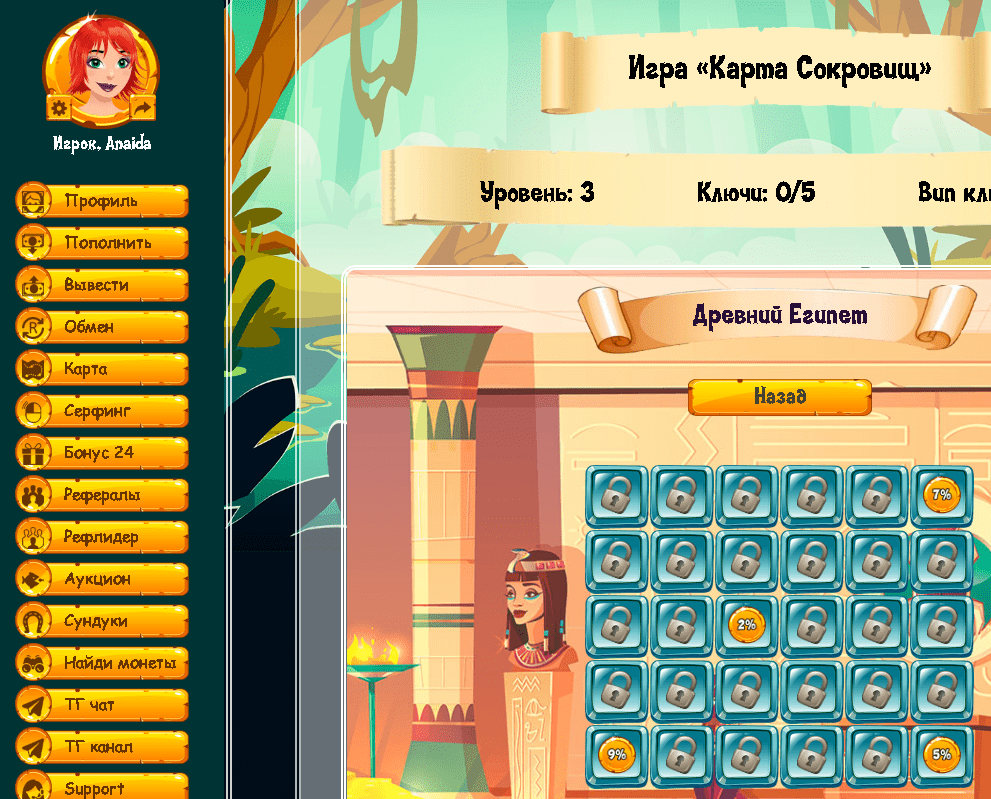The width and height of the screenshot is (991, 799).
Task: Open the TГ чат link
Action: click(x=102, y=705)
